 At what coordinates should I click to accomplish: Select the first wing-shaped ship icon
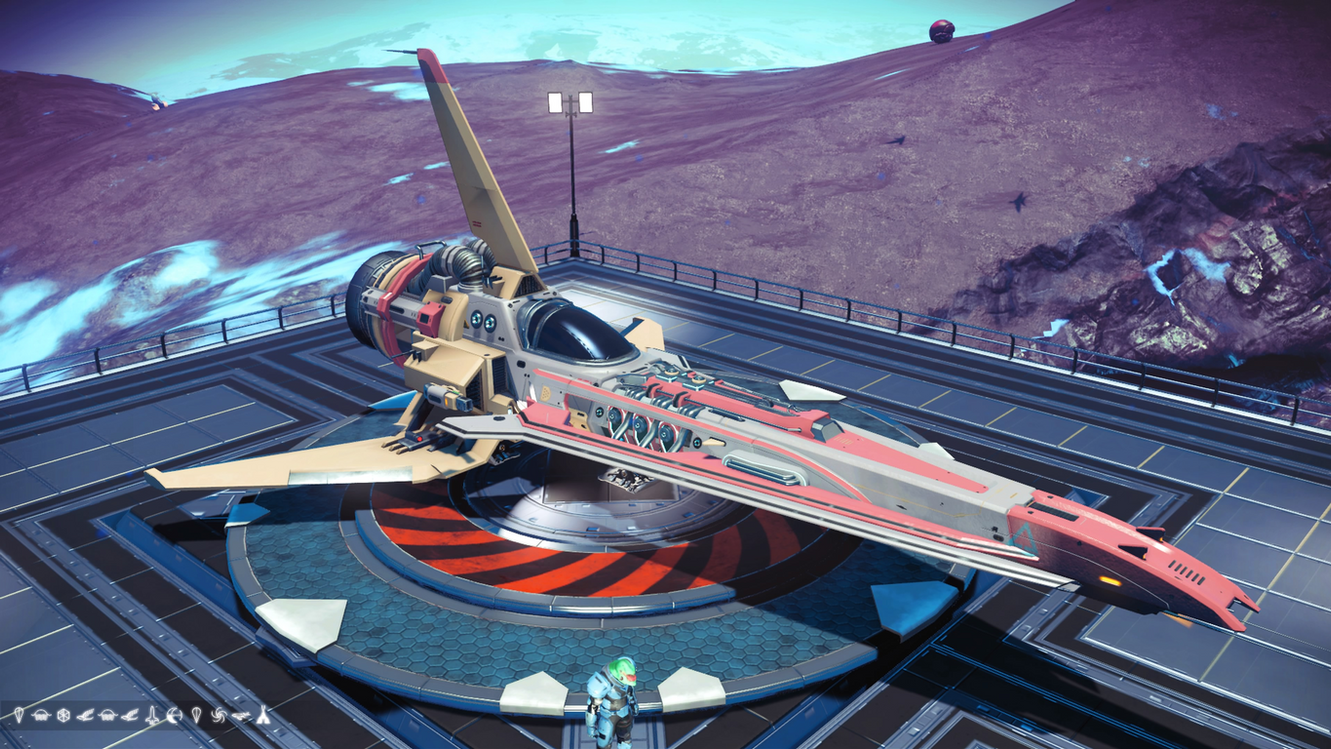click(86, 716)
